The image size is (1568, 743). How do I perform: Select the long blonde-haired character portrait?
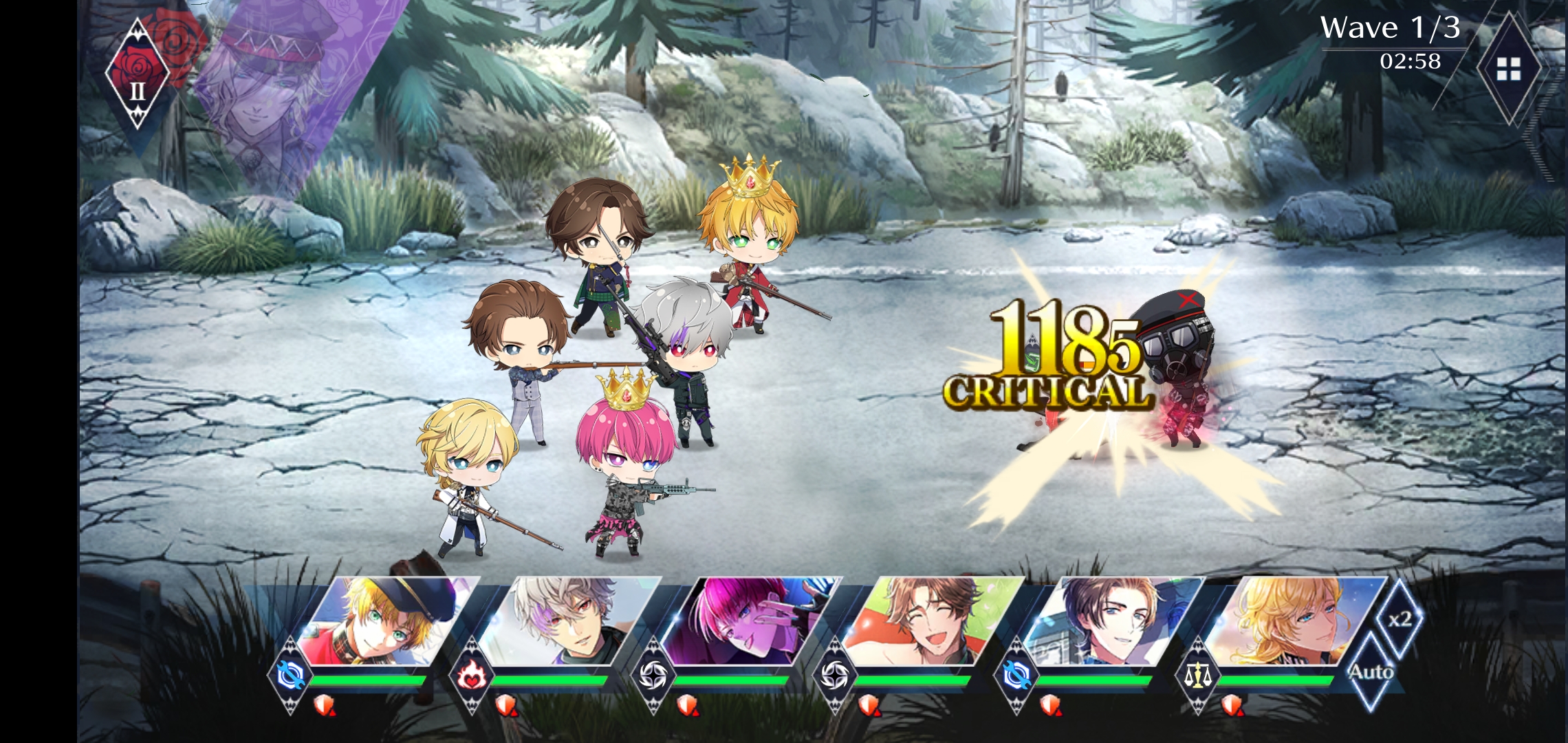(1293, 621)
